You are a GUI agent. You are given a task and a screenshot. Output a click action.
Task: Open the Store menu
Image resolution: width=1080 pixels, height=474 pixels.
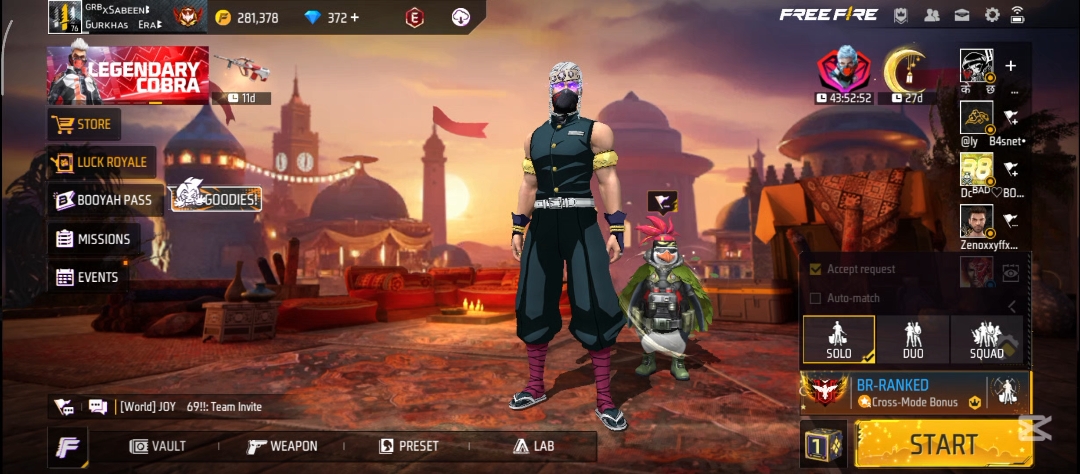84,125
